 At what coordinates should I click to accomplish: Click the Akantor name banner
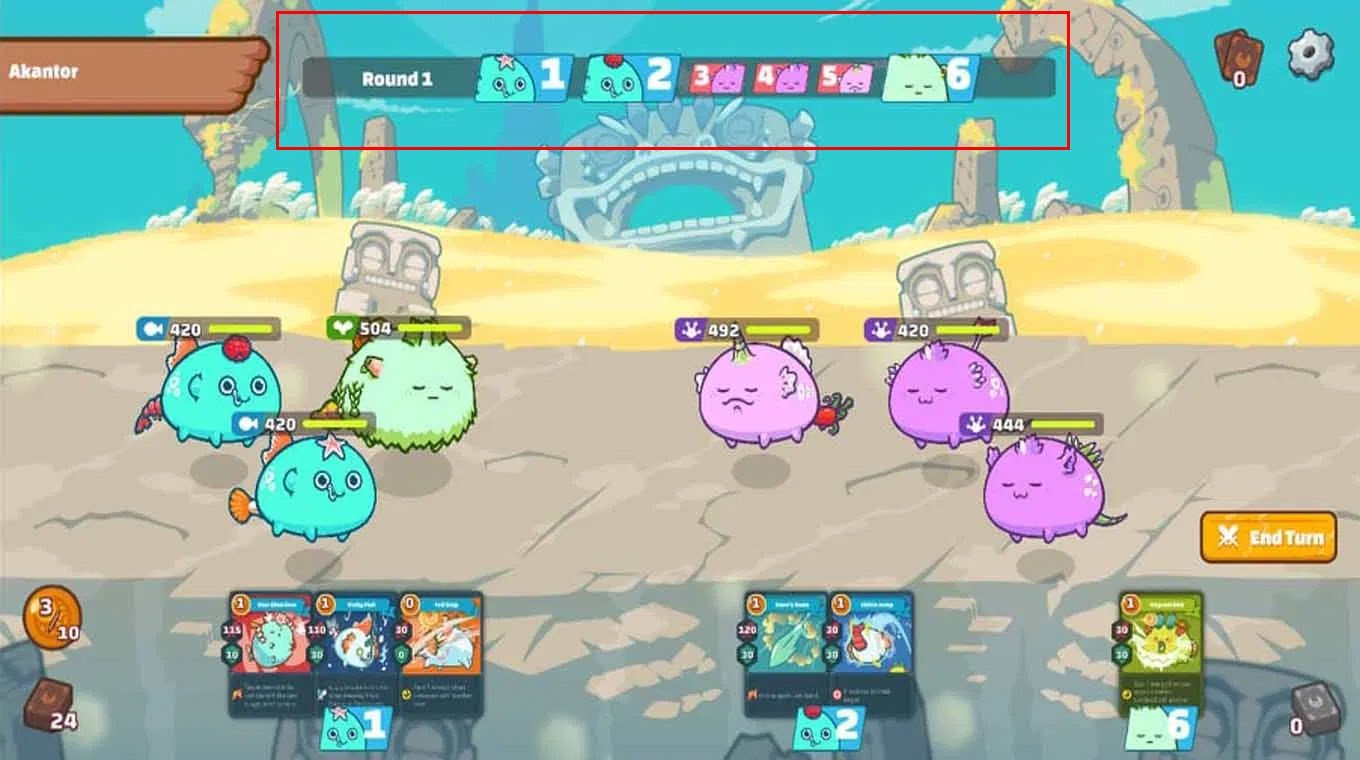pos(120,70)
